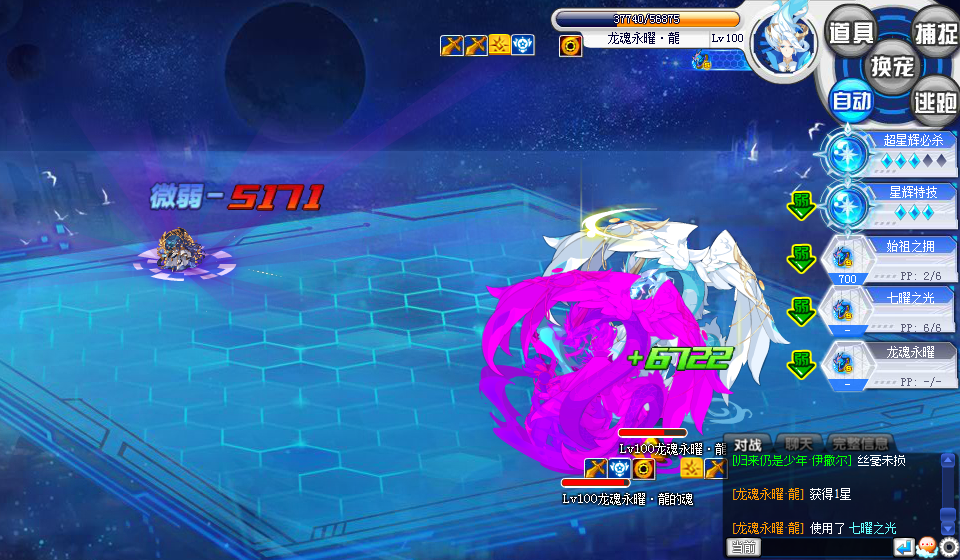The image size is (960, 560).
Task: Open the 道具 items menu
Action: tap(852, 32)
